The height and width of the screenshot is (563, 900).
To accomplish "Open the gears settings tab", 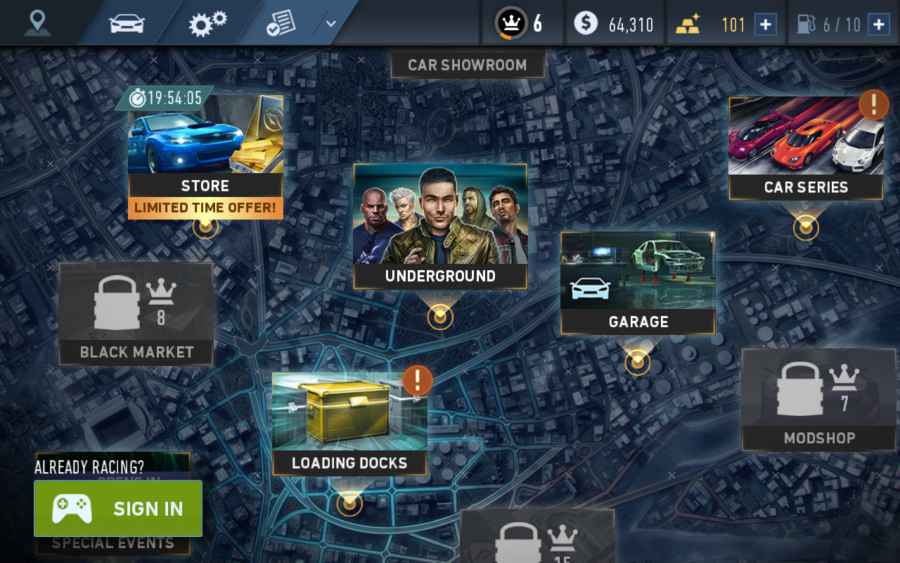I will pyautogui.click(x=207, y=22).
